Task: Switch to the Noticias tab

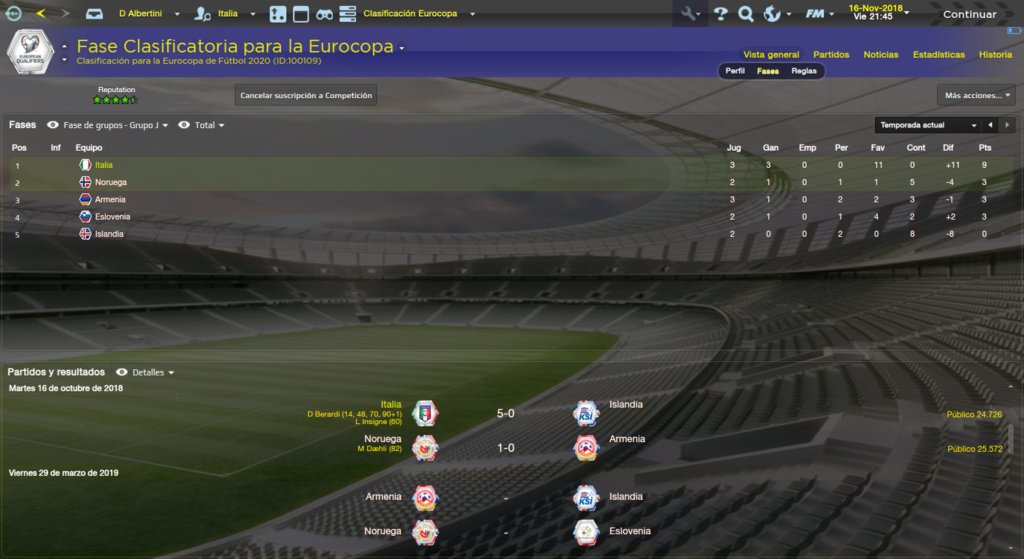Action: [881, 55]
